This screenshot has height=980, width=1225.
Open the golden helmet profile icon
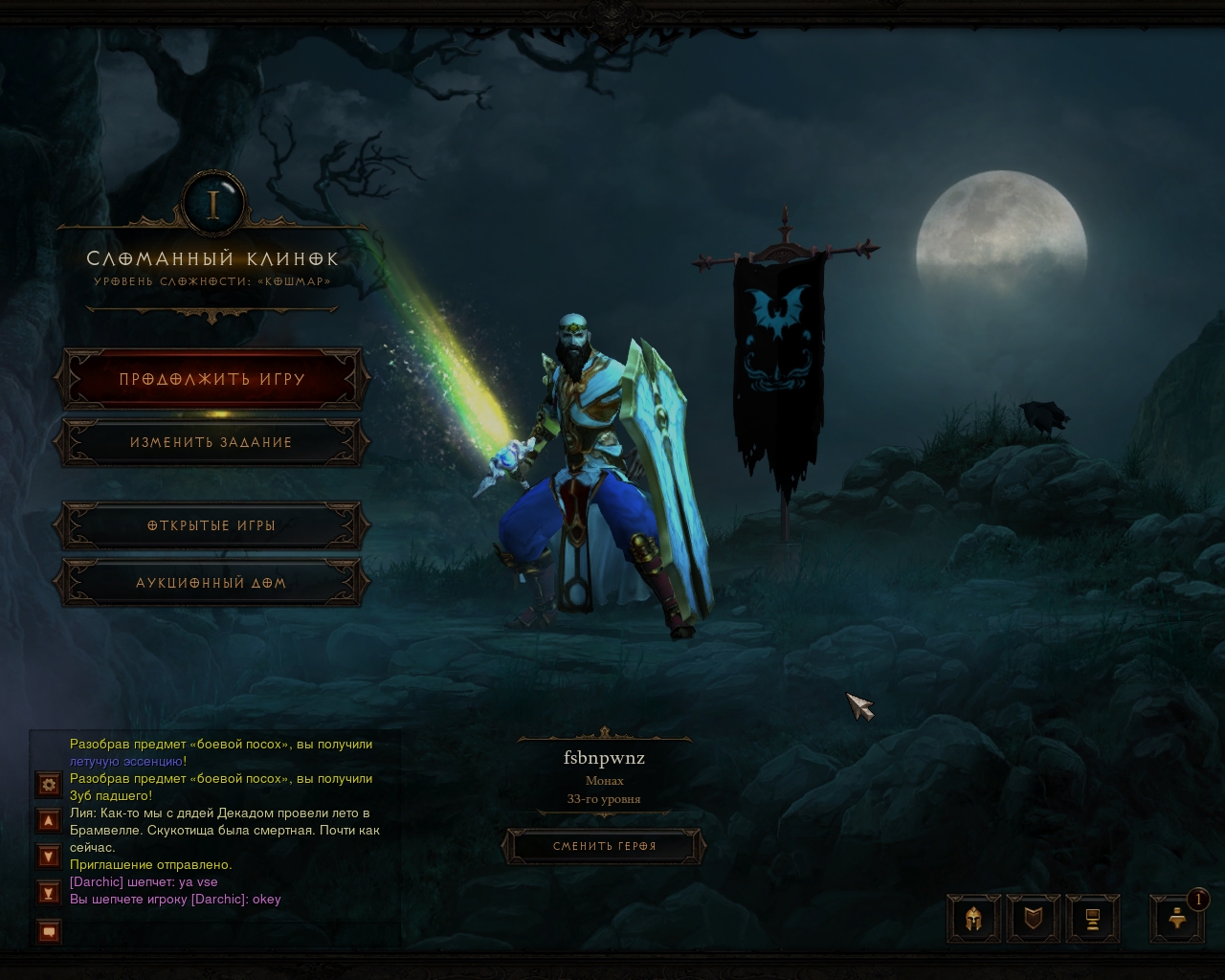click(974, 920)
